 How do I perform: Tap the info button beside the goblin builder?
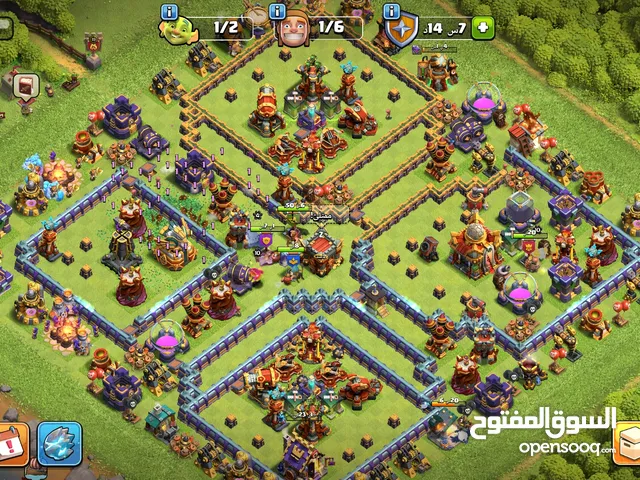(168, 12)
